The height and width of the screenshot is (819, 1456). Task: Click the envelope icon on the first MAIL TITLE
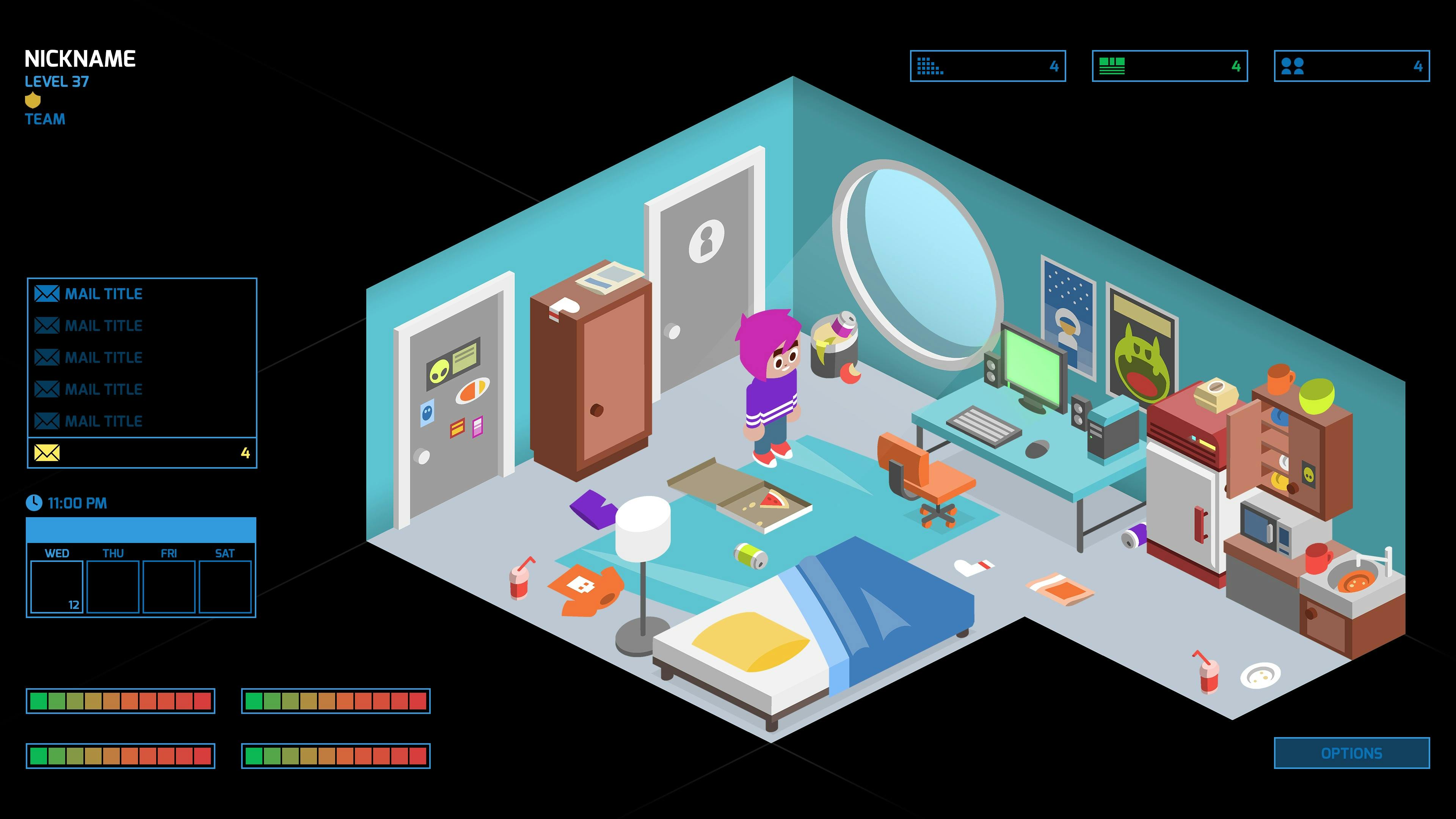click(47, 293)
